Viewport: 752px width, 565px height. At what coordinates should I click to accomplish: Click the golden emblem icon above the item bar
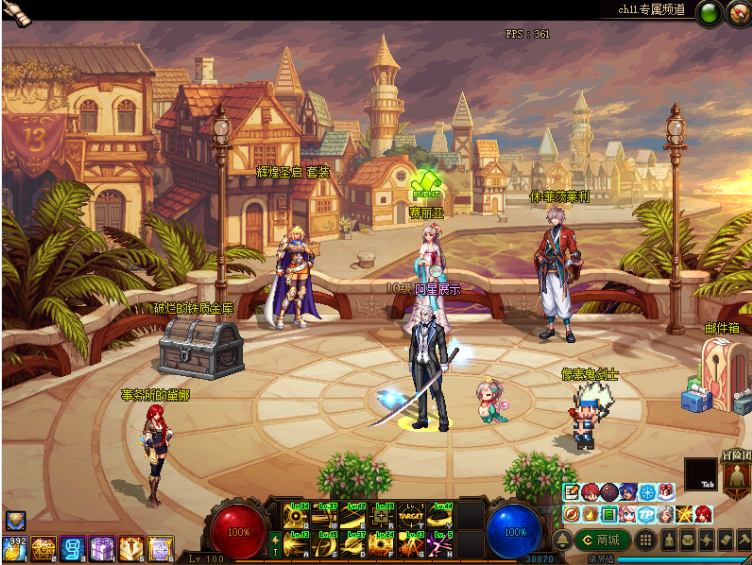[x=14, y=520]
